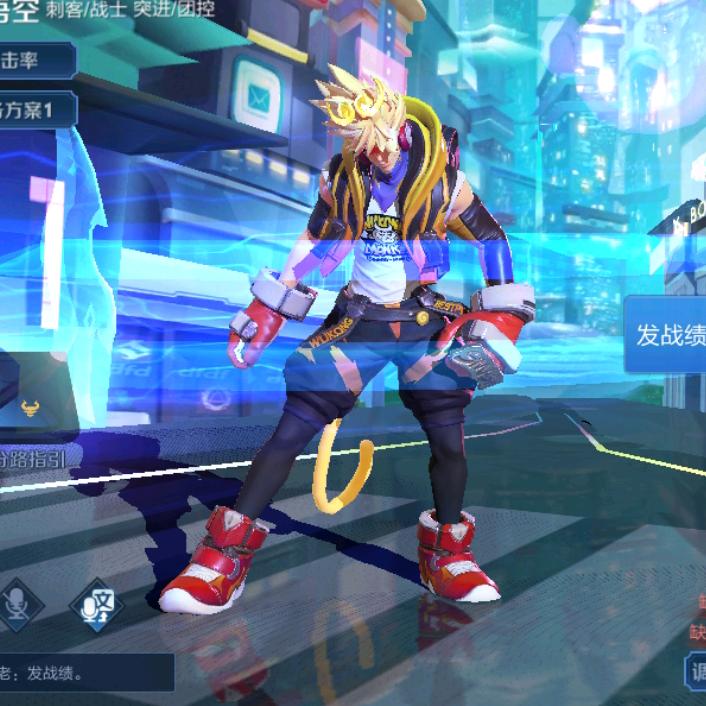Toggle the muted microphone icon
706x706 pixels.
click(15, 604)
